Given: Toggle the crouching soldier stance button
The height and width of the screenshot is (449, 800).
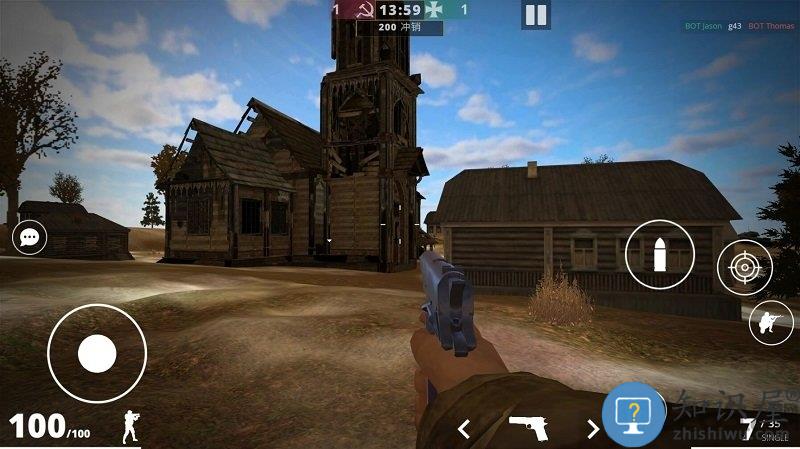Looking at the screenshot, I should (x=771, y=322).
